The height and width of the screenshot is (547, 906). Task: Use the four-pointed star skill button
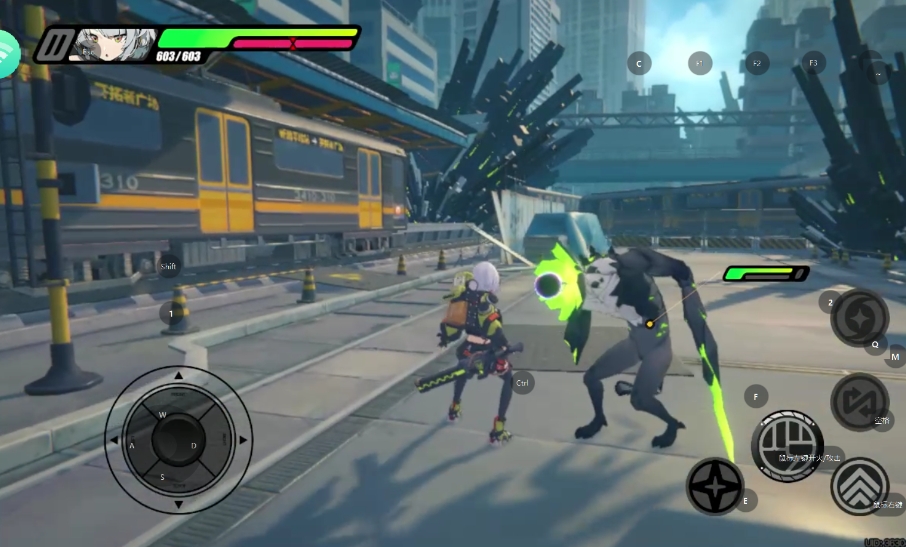(x=715, y=487)
